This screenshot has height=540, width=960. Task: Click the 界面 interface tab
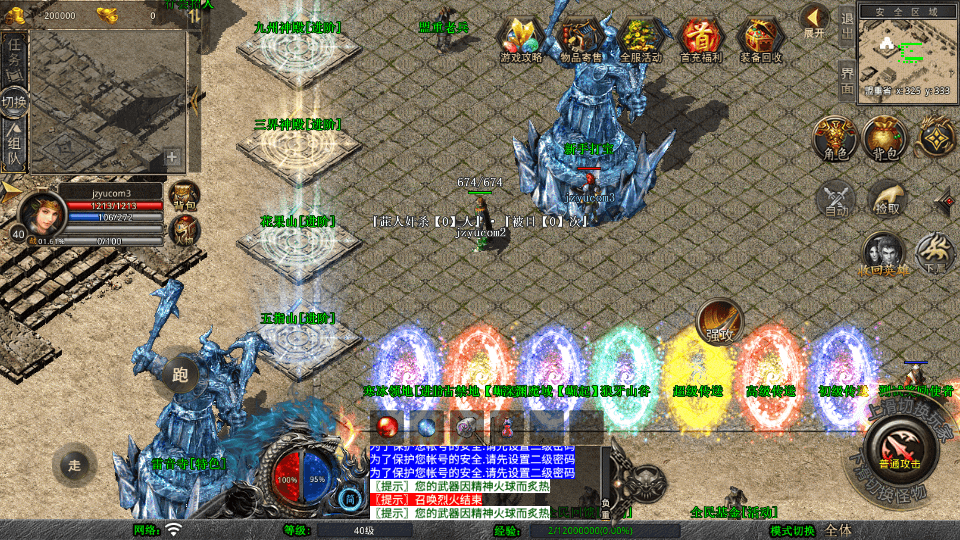click(846, 78)
